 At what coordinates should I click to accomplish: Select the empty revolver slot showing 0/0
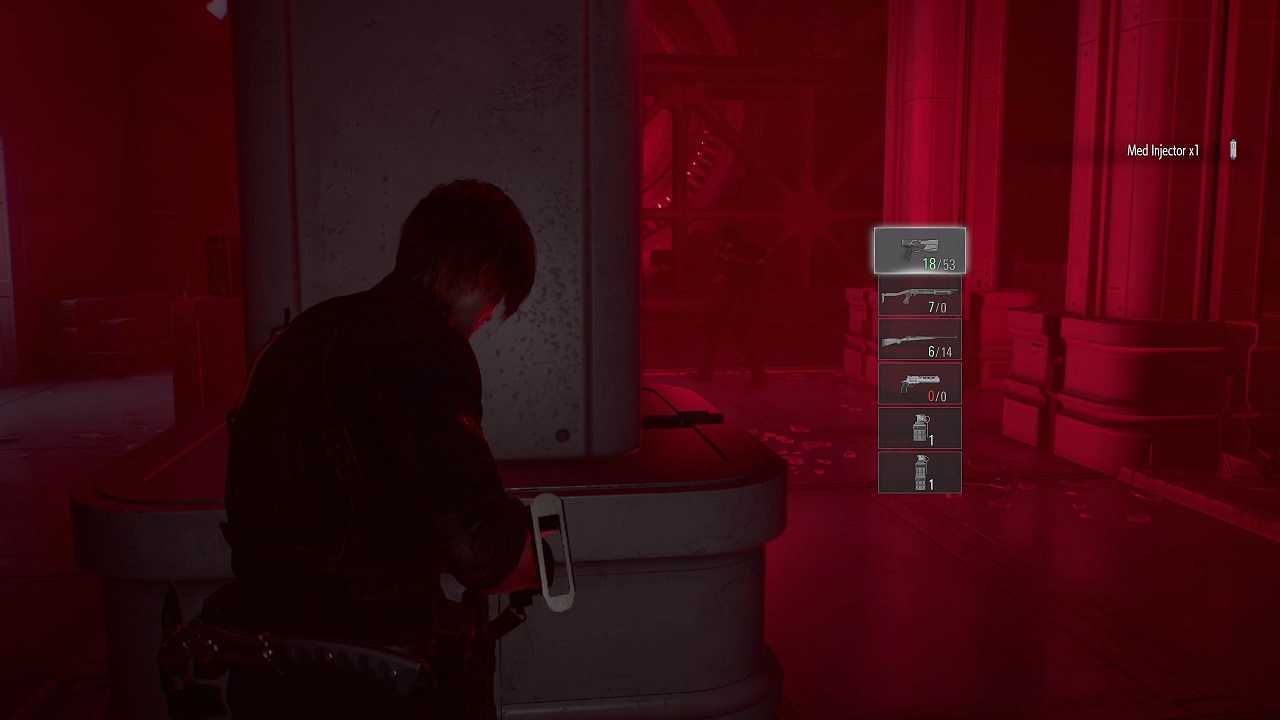click(920, 383)
